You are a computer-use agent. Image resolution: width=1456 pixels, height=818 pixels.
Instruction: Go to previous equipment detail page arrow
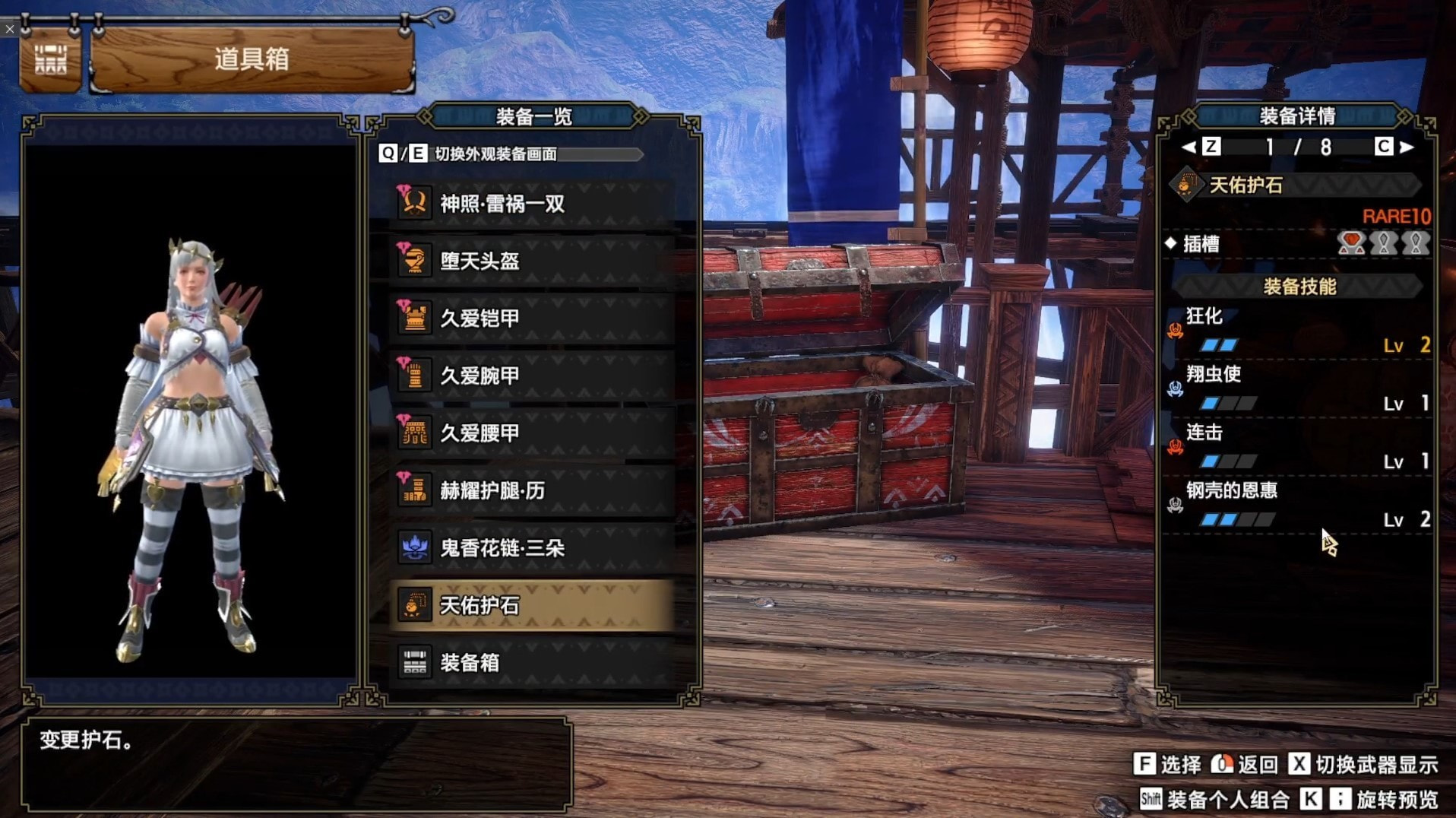[x=1189, y=147]
